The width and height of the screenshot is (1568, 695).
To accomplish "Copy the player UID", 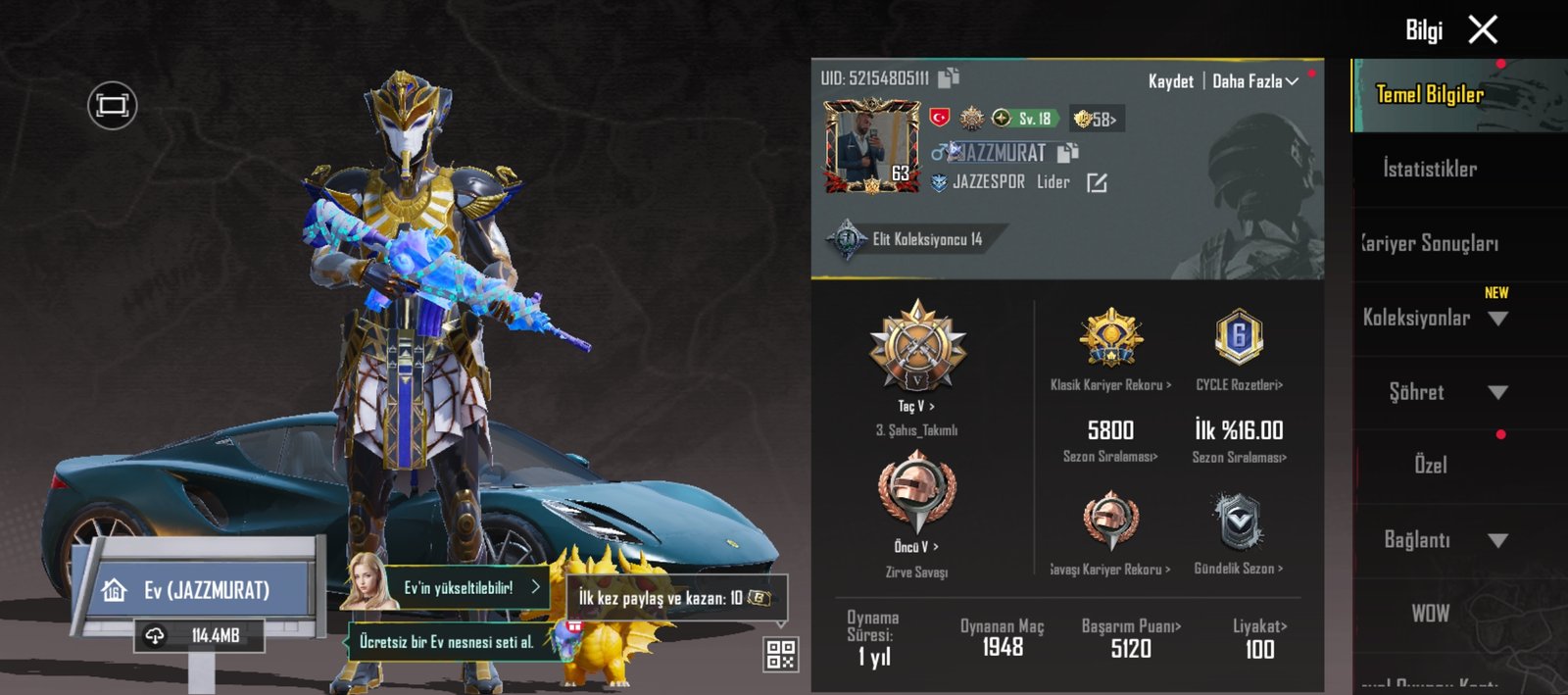I will pos(949,77).
